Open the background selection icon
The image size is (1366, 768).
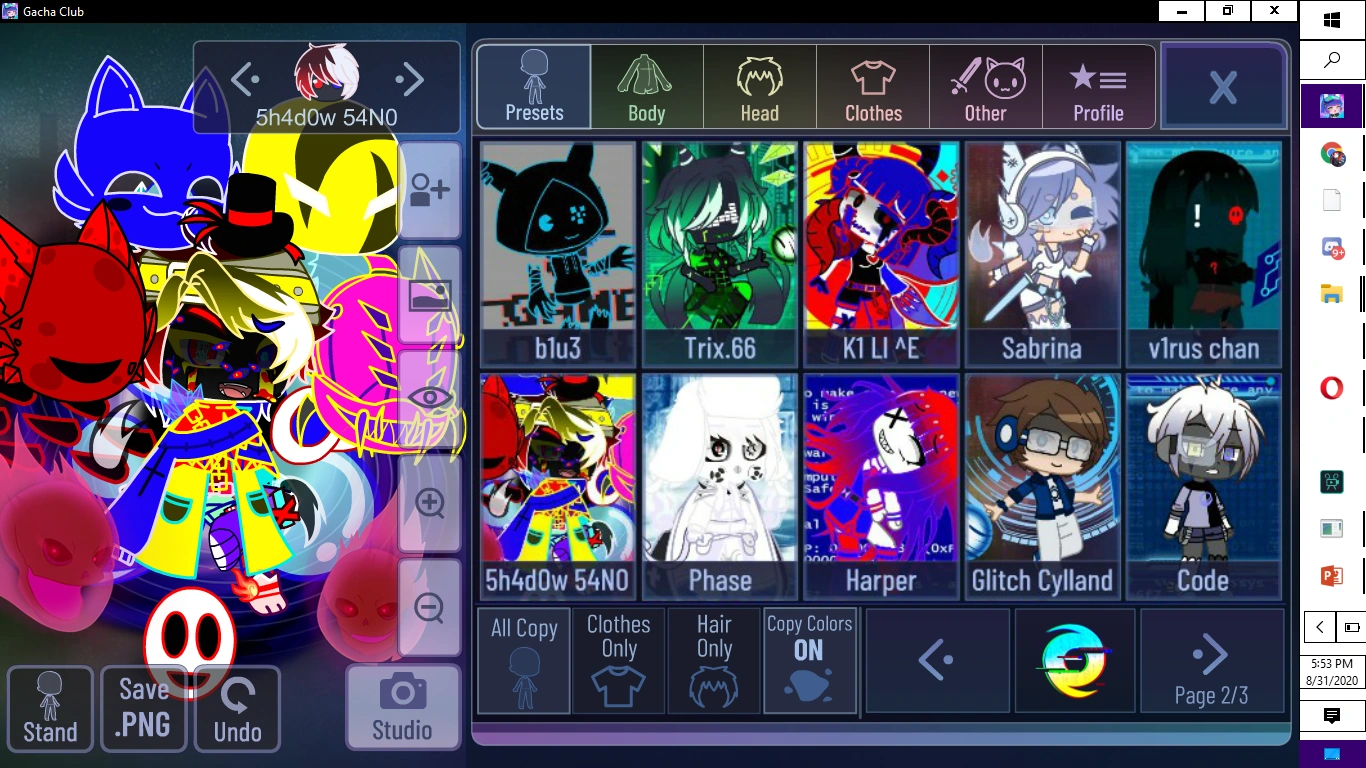[429, 295]
